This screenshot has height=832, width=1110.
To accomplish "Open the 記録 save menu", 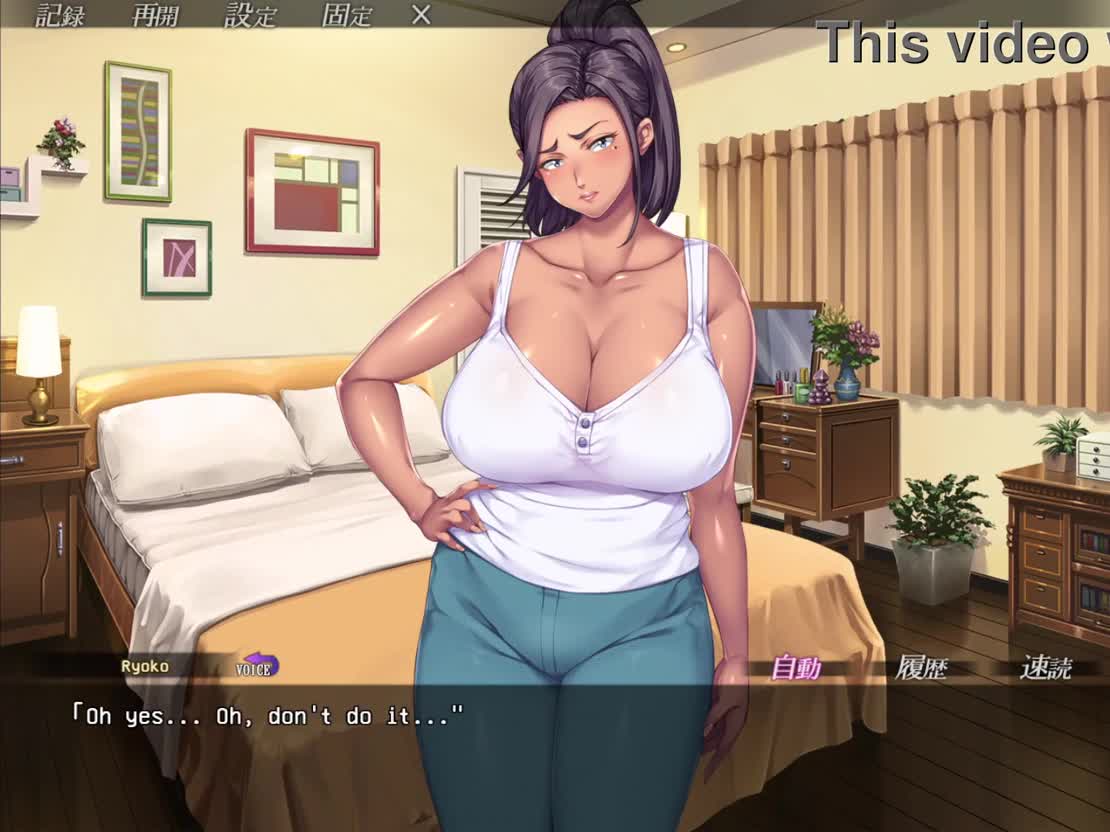I will pos(60,15).
